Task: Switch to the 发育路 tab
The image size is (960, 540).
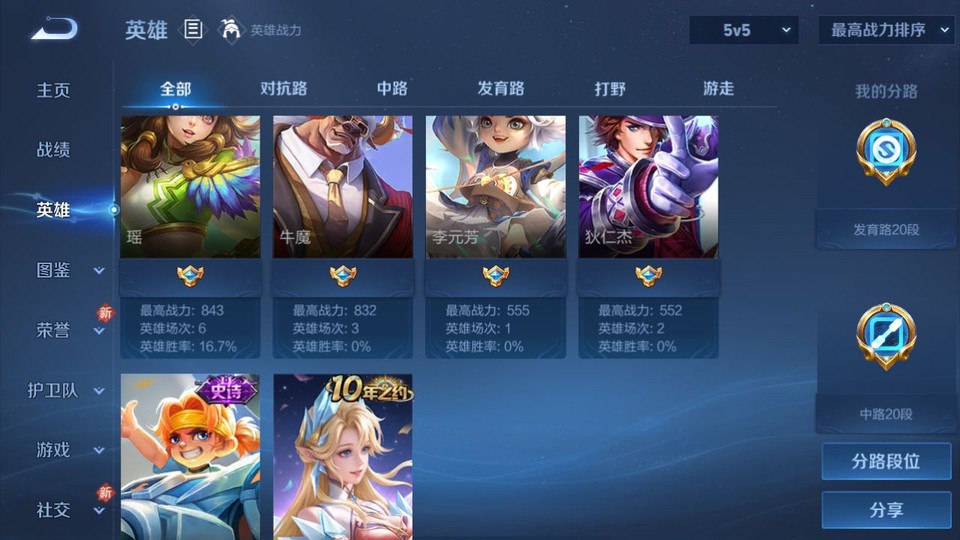Action: pos(501,89)
